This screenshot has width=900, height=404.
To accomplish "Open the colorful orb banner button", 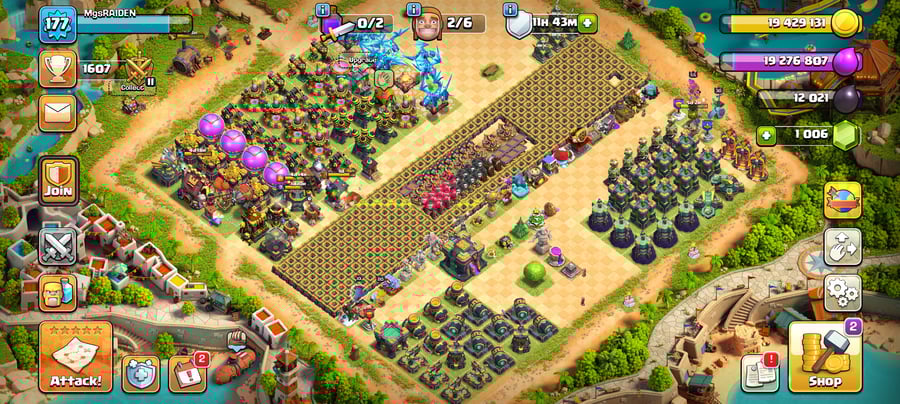I will [842, 199].
